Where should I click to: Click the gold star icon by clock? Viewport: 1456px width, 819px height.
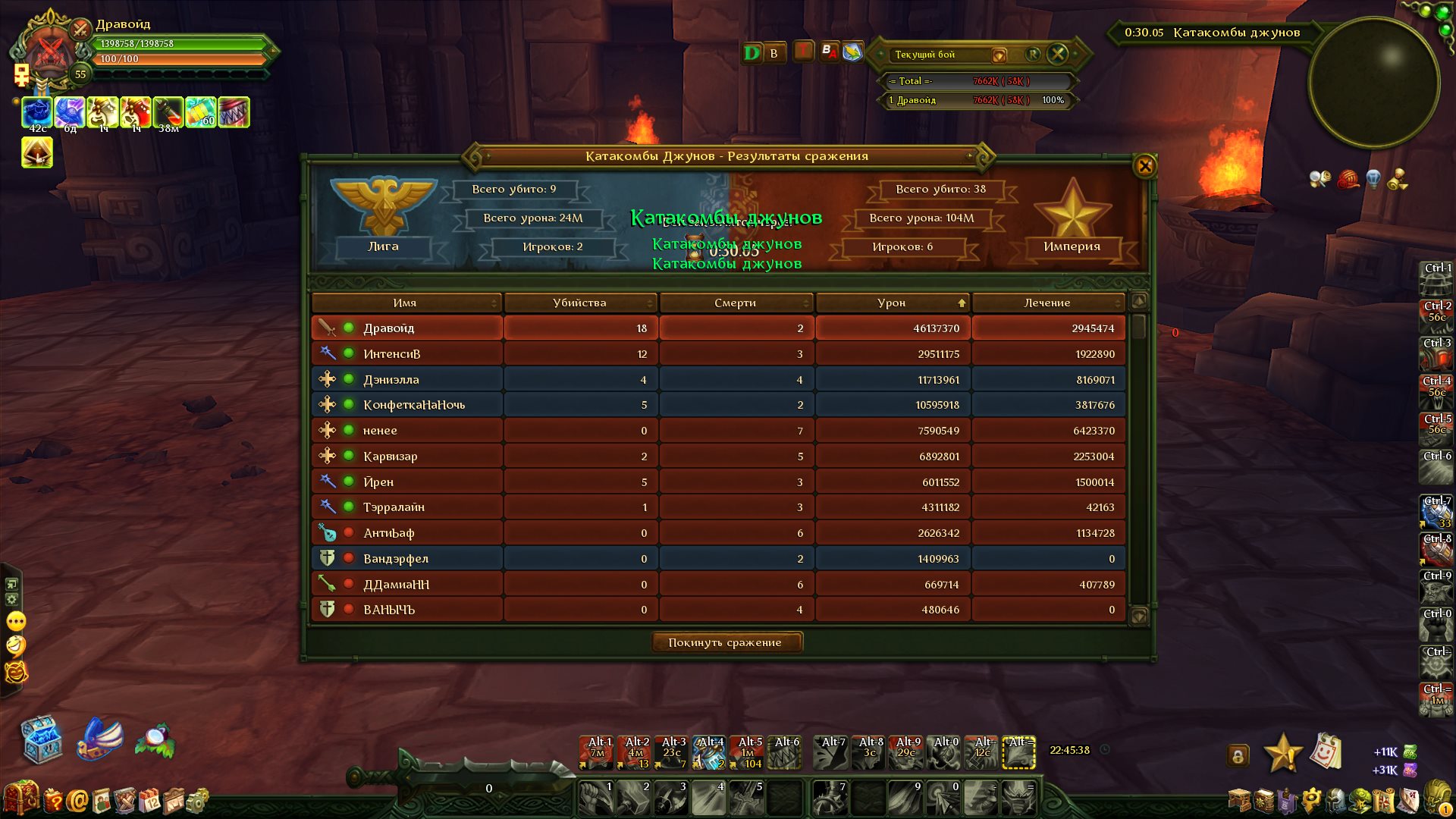[x=1282, y=753]
